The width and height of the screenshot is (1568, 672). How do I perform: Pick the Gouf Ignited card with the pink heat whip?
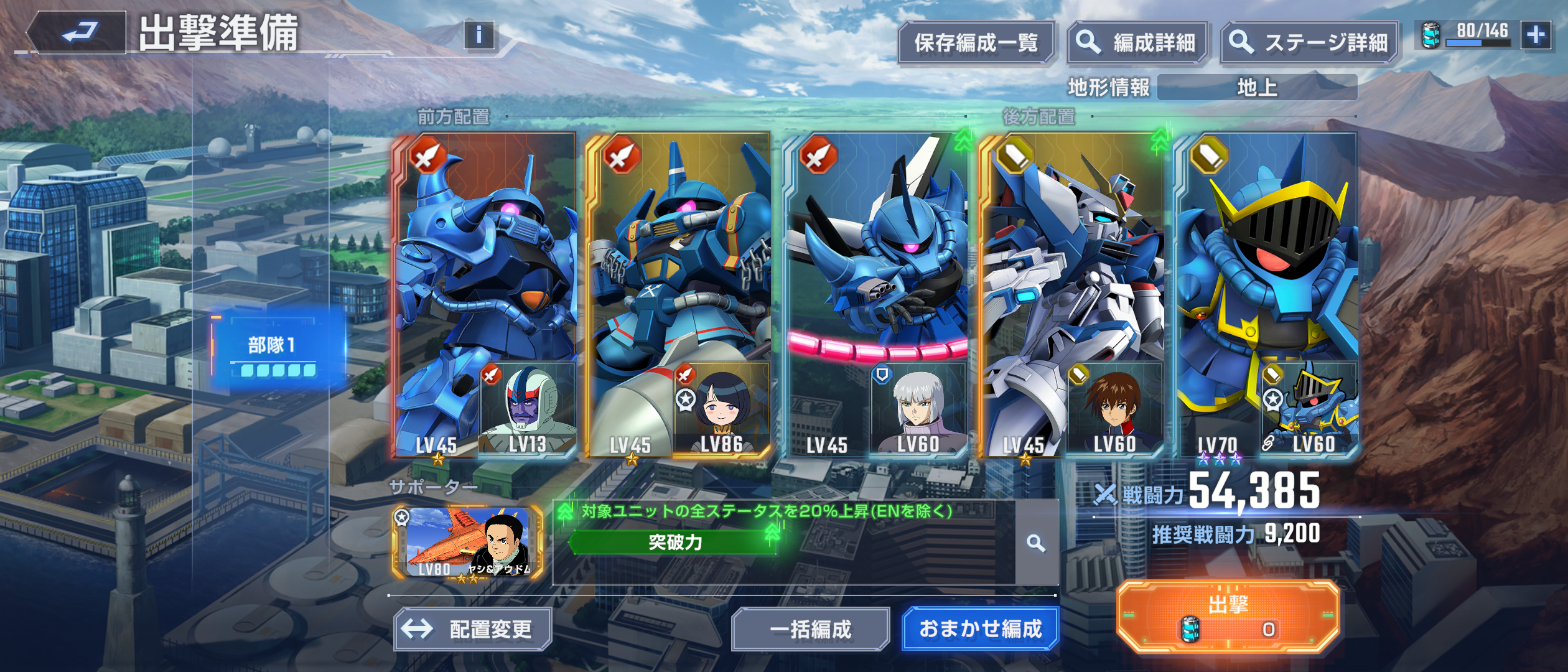(x=875, y=261)
